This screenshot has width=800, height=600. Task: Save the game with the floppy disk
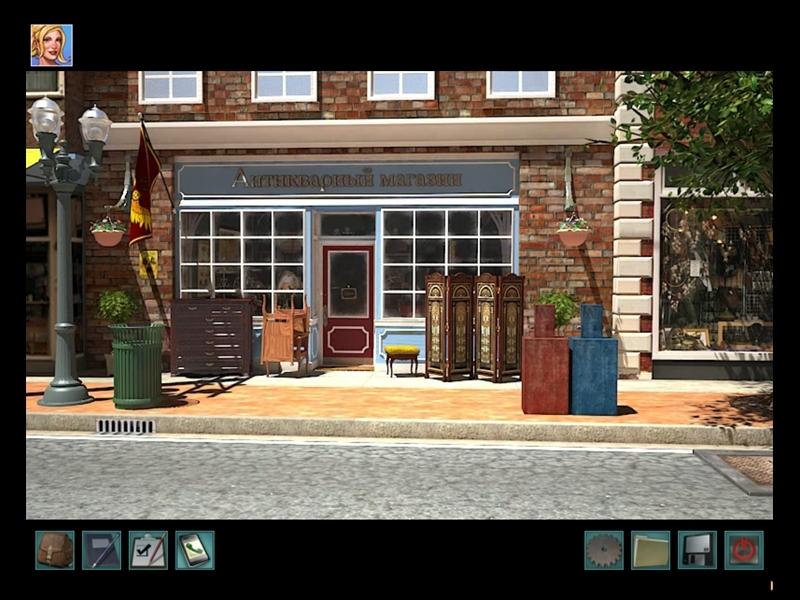click(697, 550)
